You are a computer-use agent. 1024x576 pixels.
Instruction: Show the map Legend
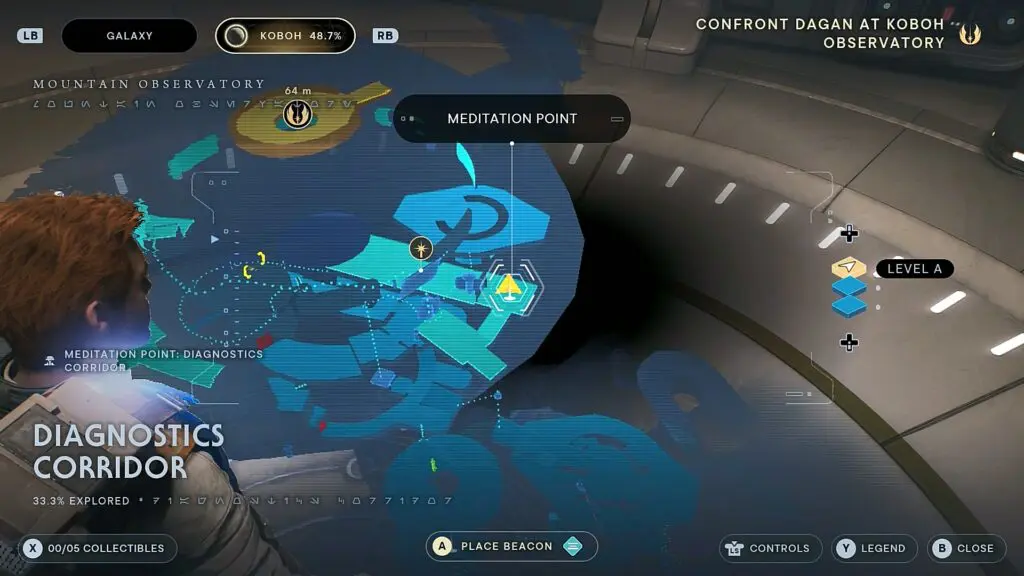pos(874,548)
